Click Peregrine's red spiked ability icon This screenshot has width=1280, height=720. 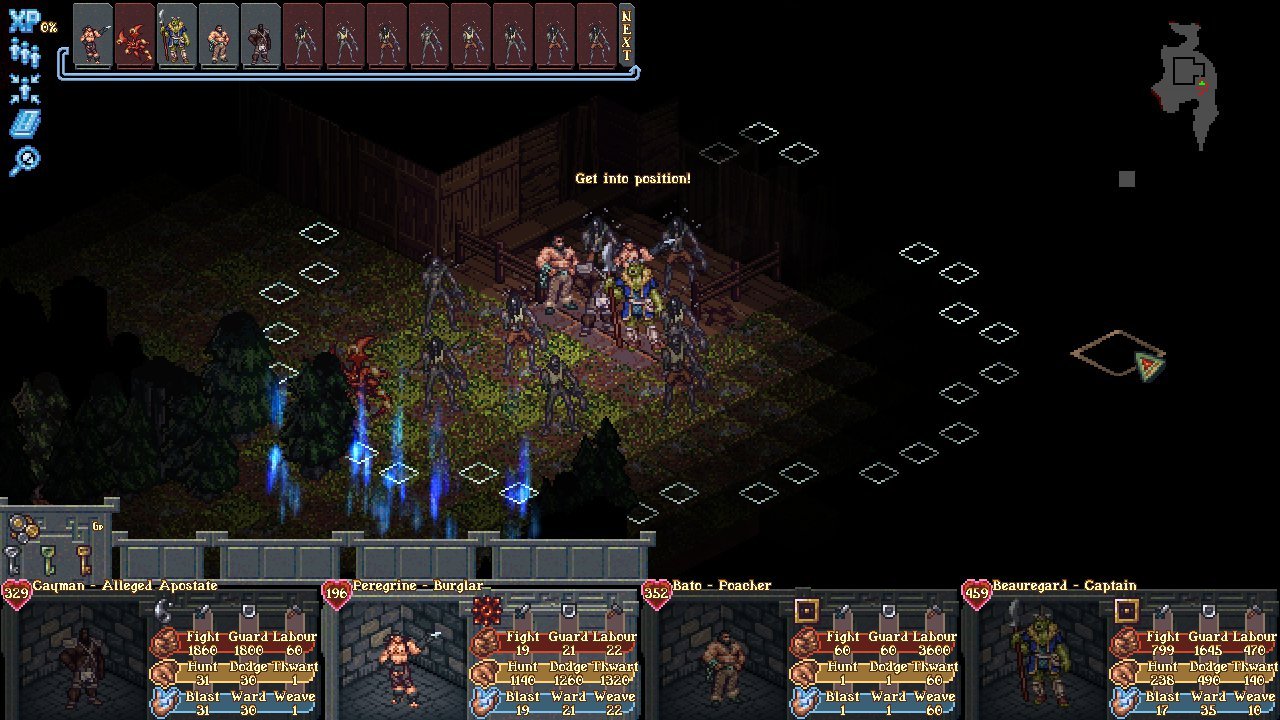487,611
